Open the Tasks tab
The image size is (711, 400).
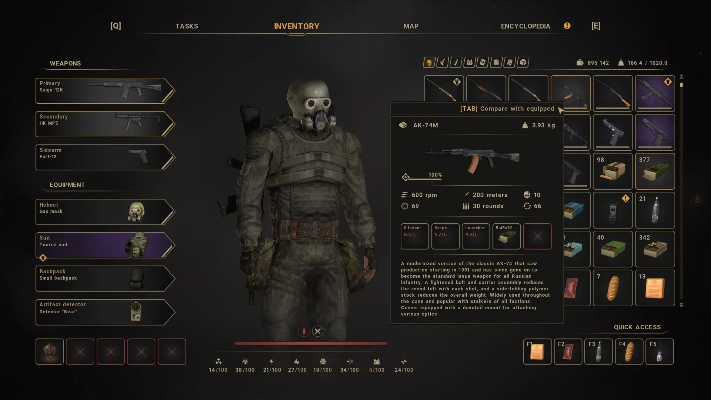click(x=187, y=26)
